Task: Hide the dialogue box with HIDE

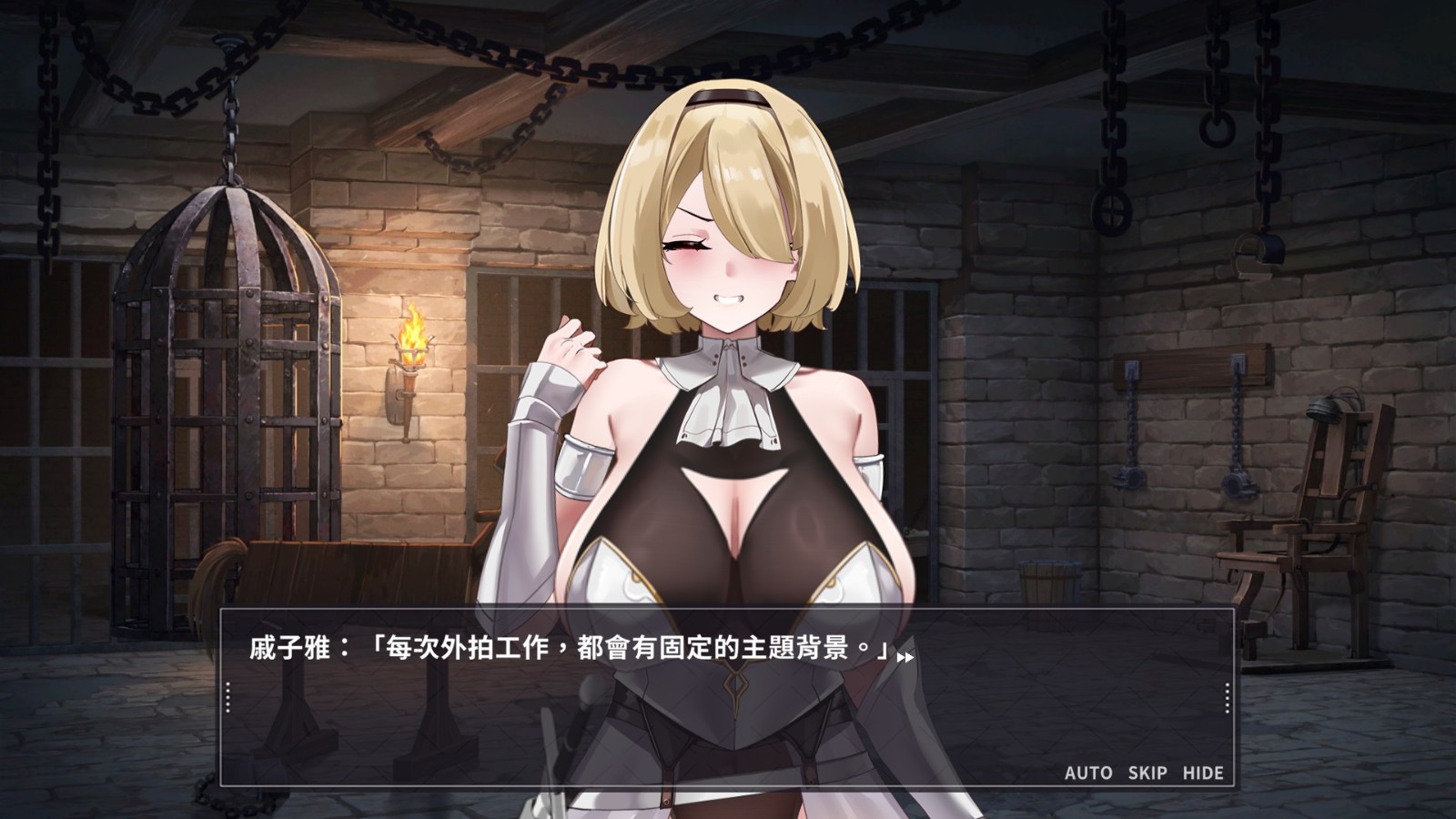Action: 1203,773
